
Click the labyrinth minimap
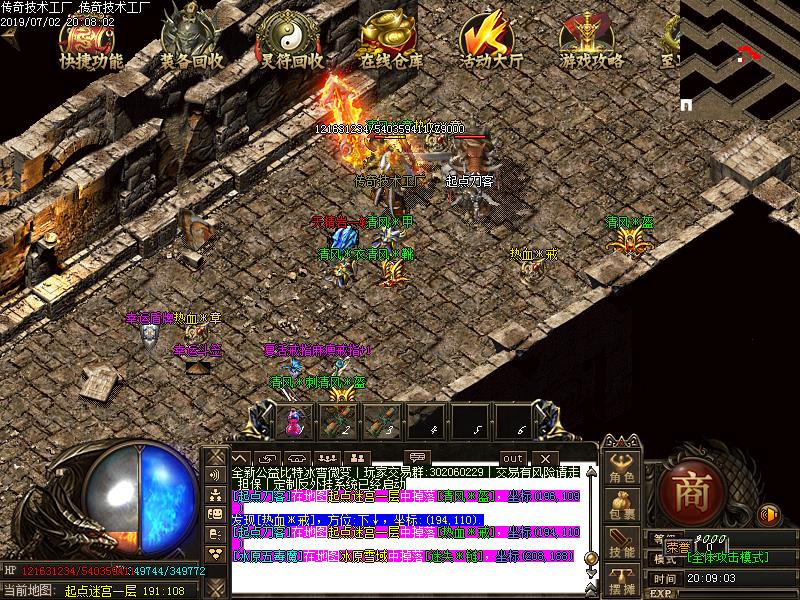739,55
